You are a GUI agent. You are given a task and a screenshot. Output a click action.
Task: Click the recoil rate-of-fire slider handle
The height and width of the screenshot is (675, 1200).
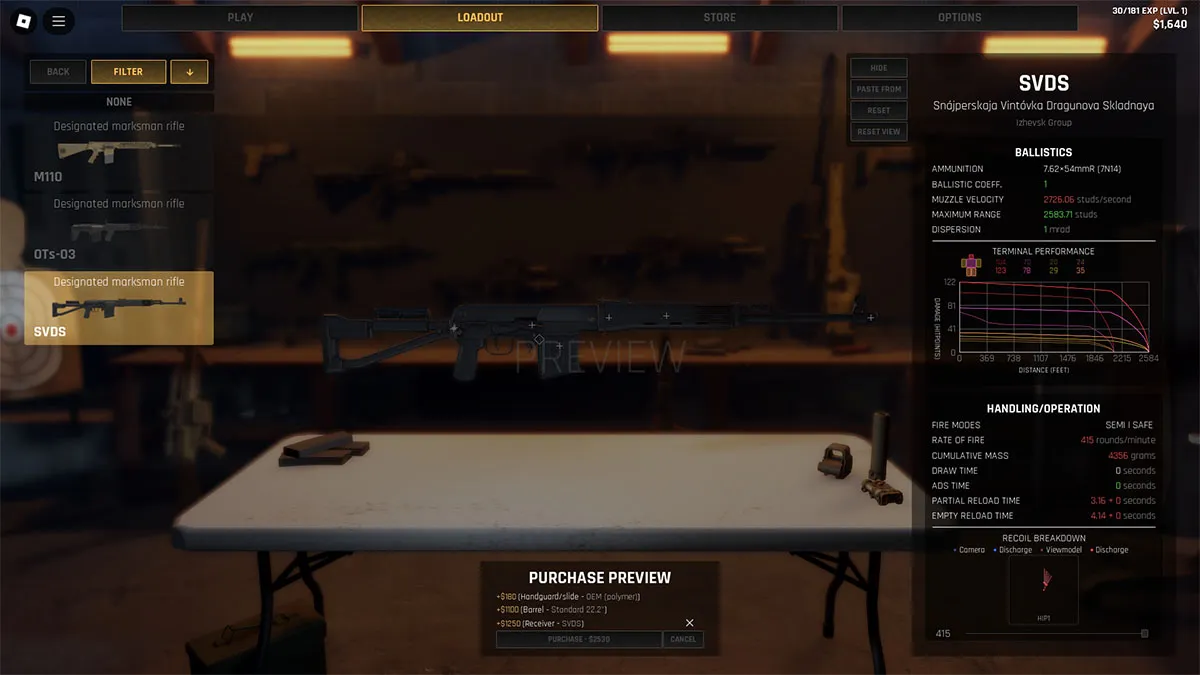(x=1145, y=634)
